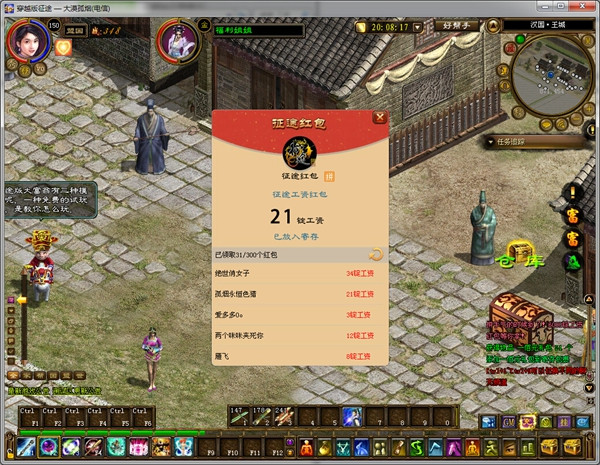600x465 pixels.
Task: Click the orange 拼 badge beside 征途红包
Action: click(x=329, y=176)
